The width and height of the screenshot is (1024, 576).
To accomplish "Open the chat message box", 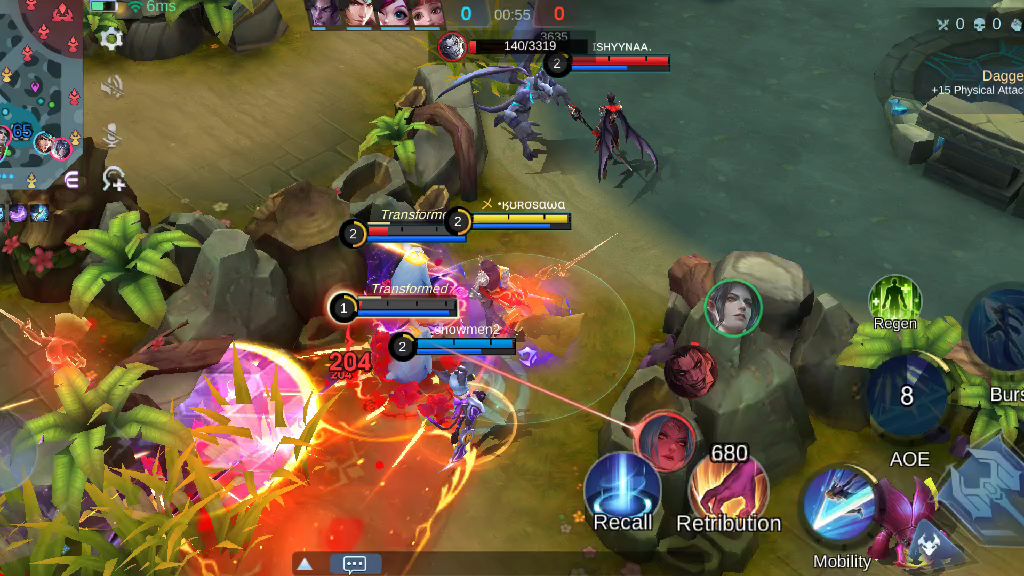I will pyautogui.click(x=354, y=564).
